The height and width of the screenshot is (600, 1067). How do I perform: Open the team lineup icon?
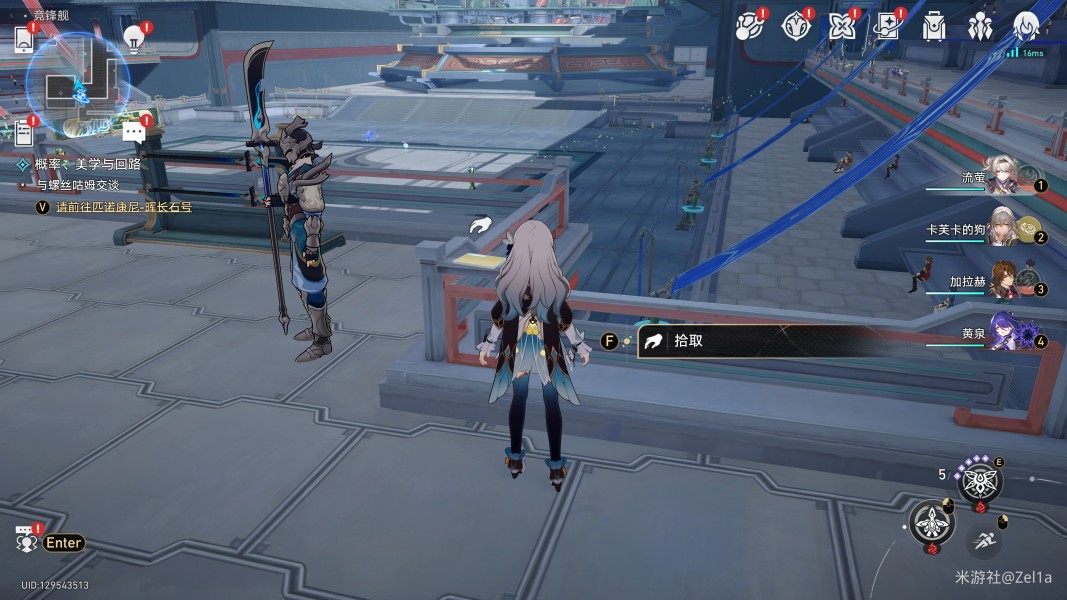coord(980,26)
